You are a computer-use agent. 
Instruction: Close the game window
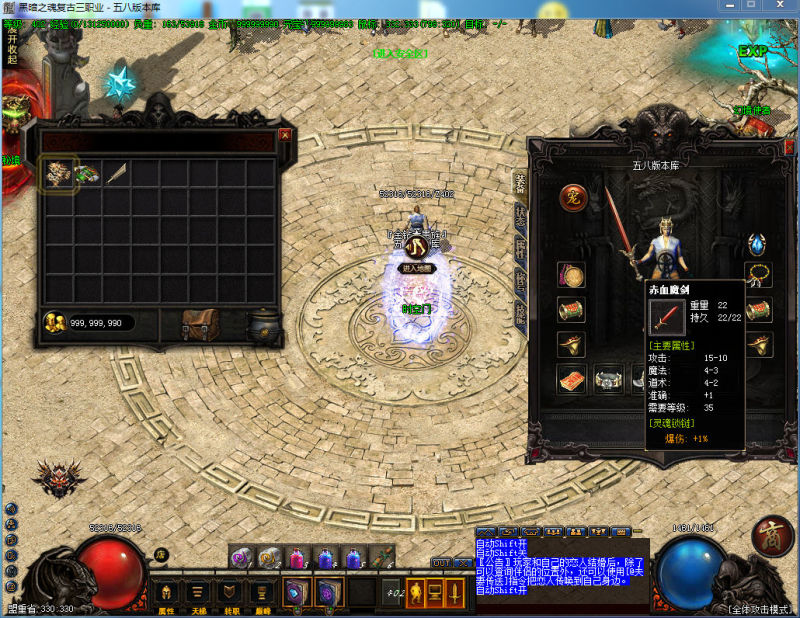786,7
